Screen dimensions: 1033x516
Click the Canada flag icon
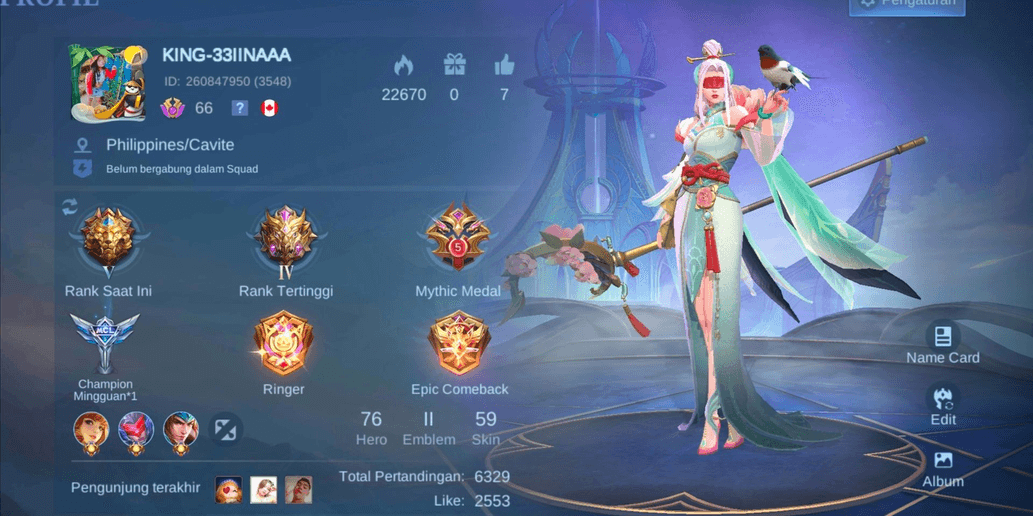coord(268,108)
